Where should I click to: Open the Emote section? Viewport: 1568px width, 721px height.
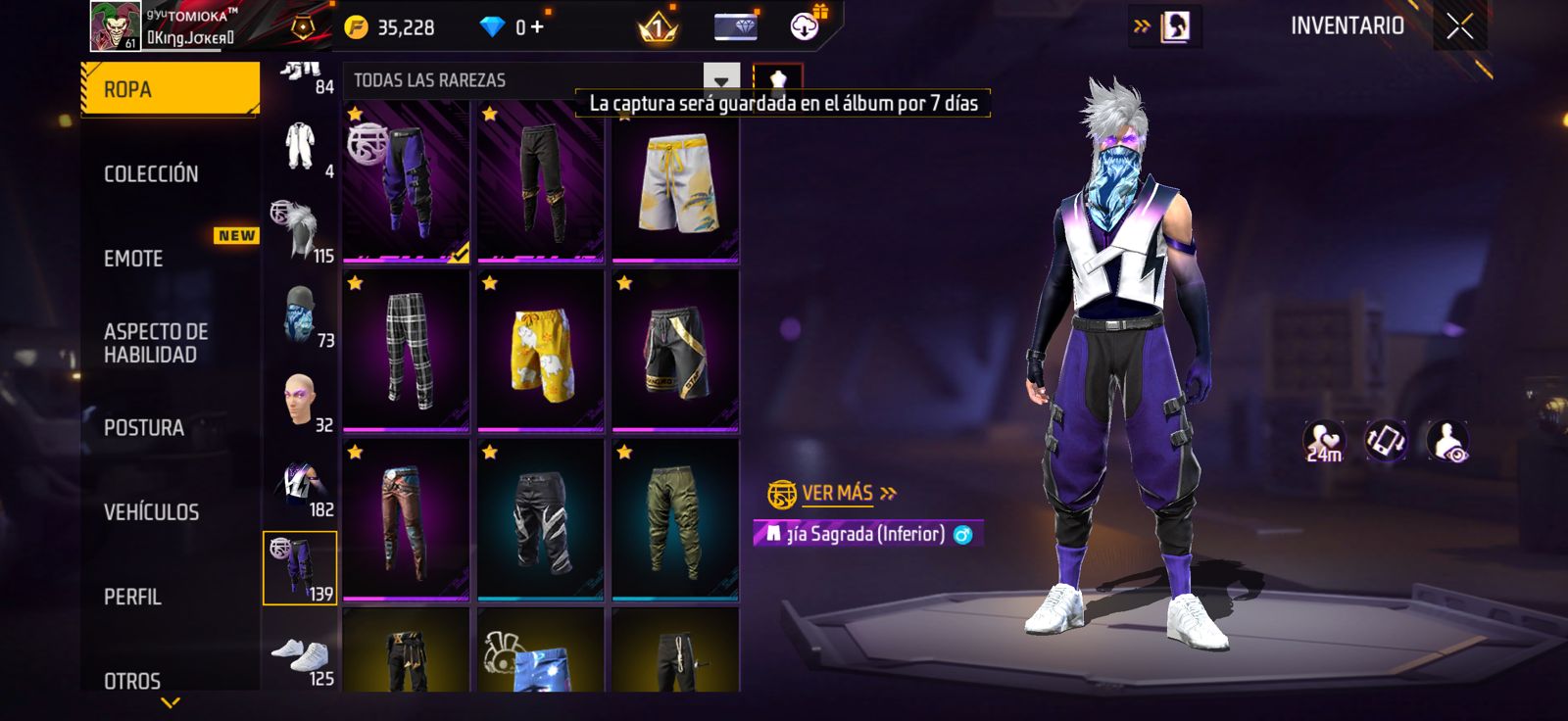(134, 259)
